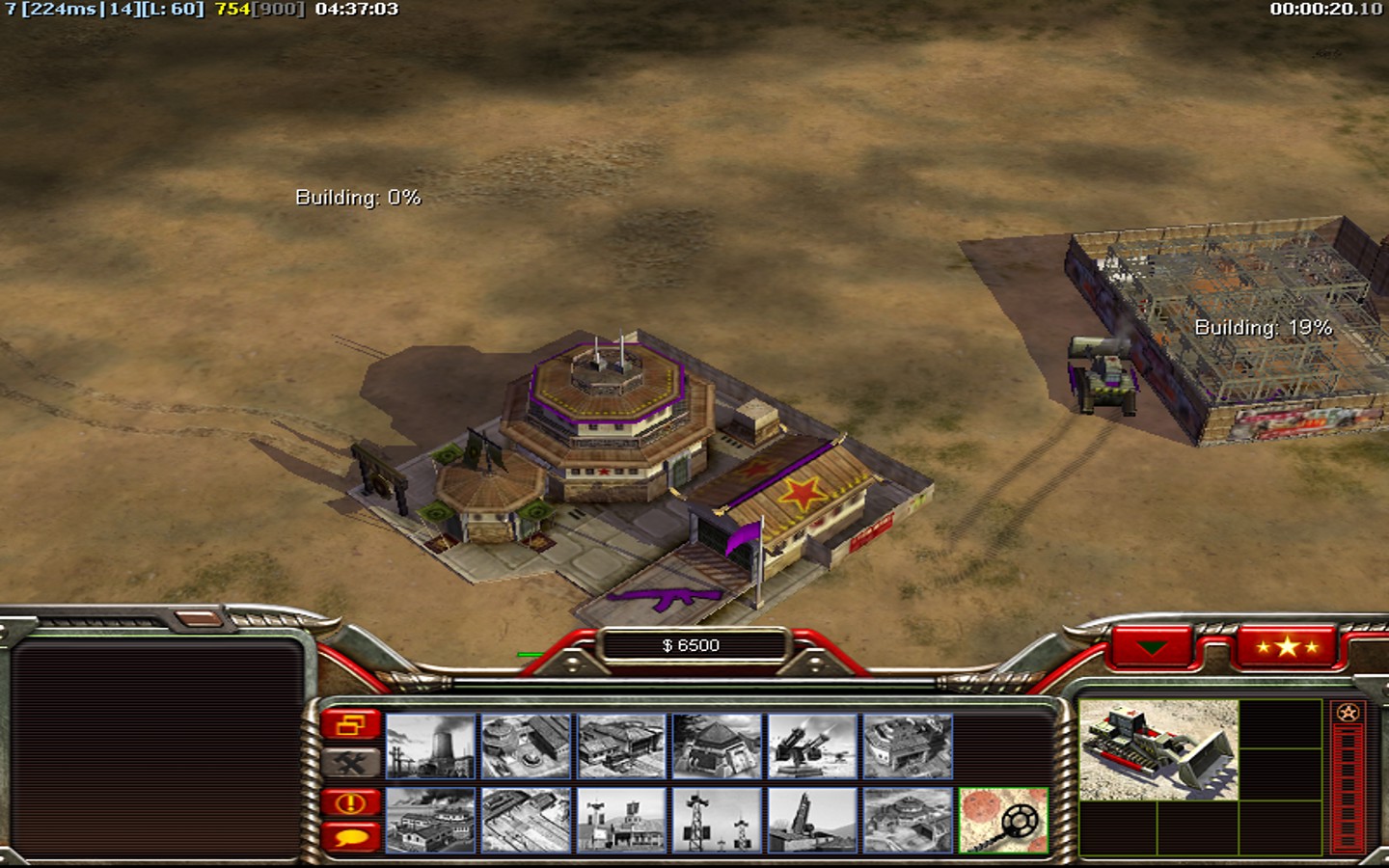Viewport: 1389px width, 868px height.
Task: Click the grey hammer and wrench idle worker button
Action: [x=351, y=763]
